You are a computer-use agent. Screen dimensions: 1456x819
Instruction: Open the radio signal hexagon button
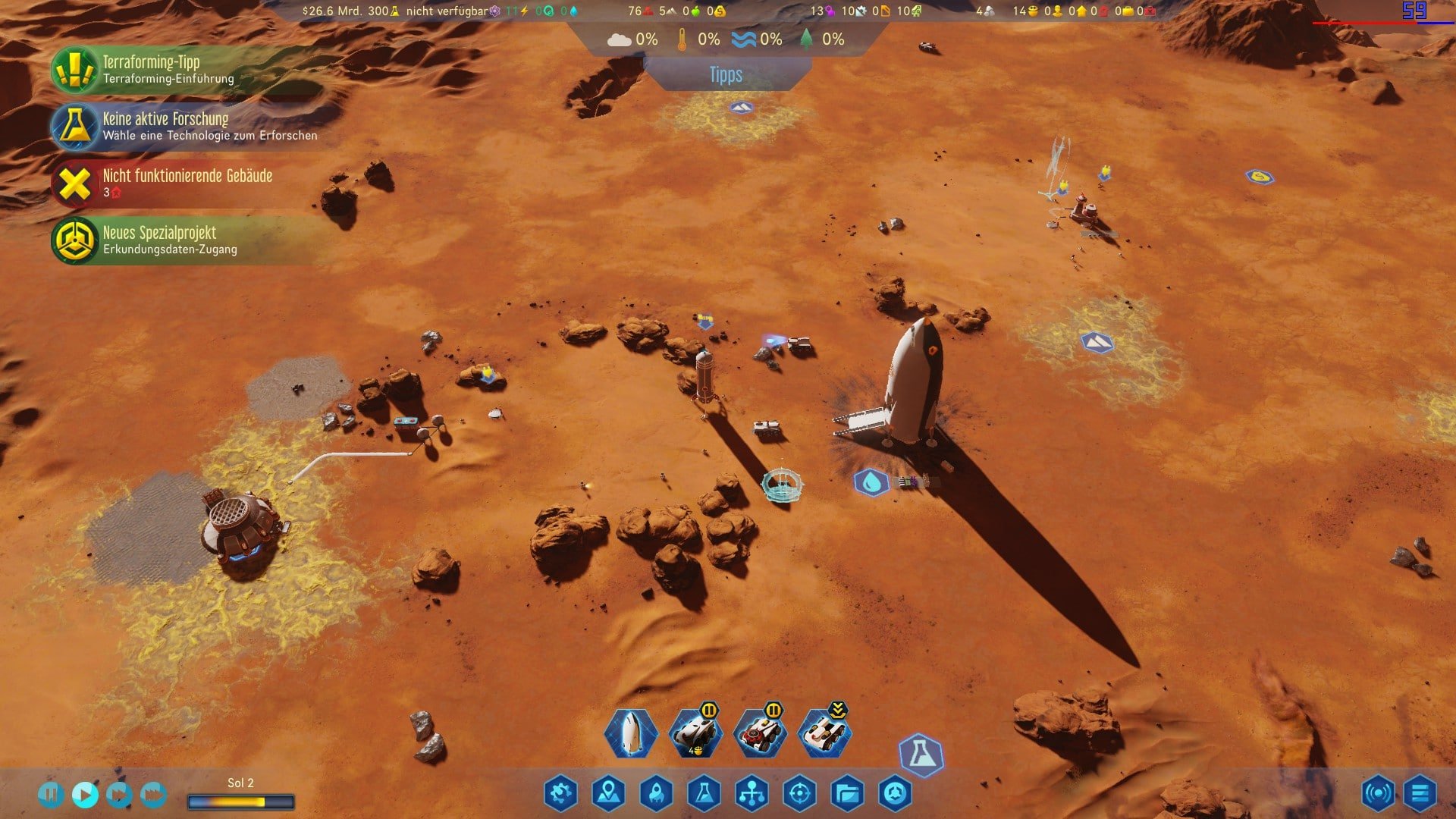(1377, 793)
